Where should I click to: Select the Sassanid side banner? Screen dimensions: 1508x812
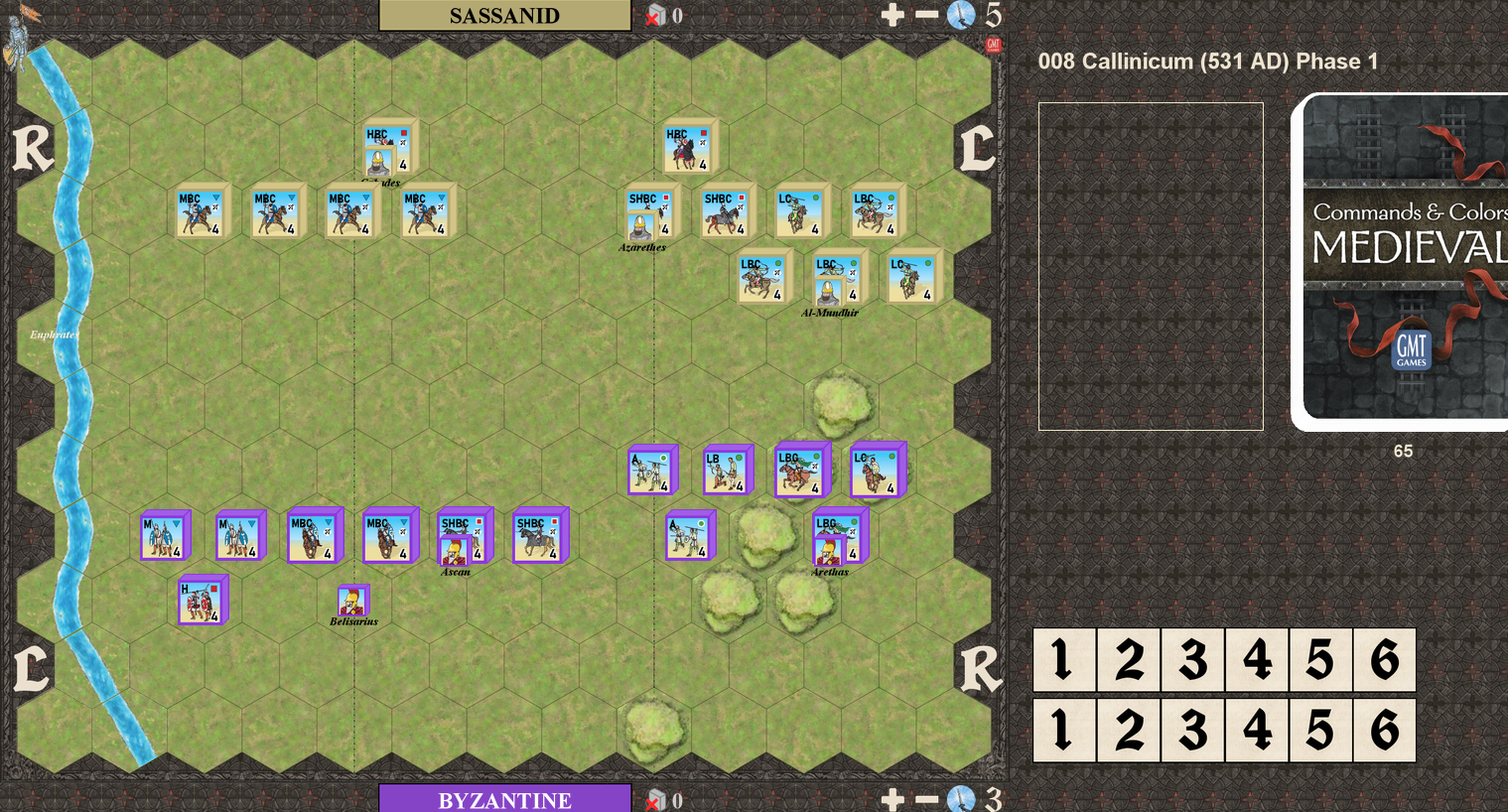click(504, 15)
